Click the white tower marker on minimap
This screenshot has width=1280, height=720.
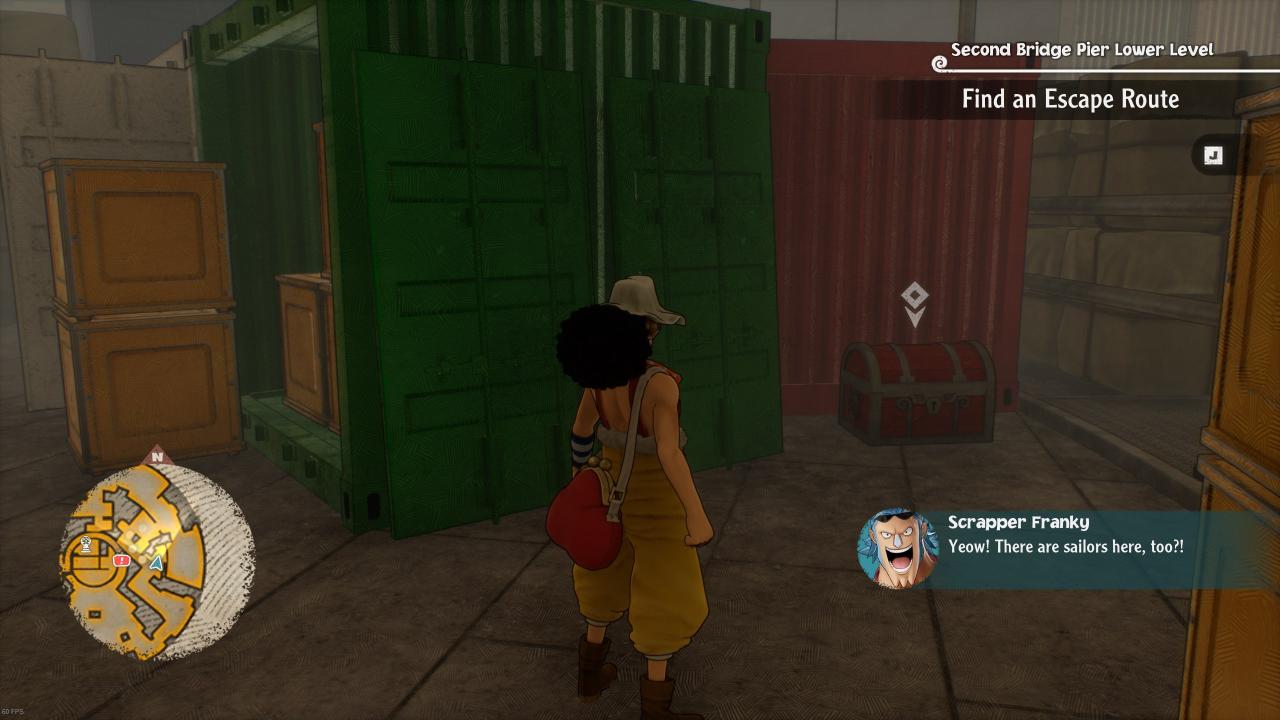tap(87, 545)
